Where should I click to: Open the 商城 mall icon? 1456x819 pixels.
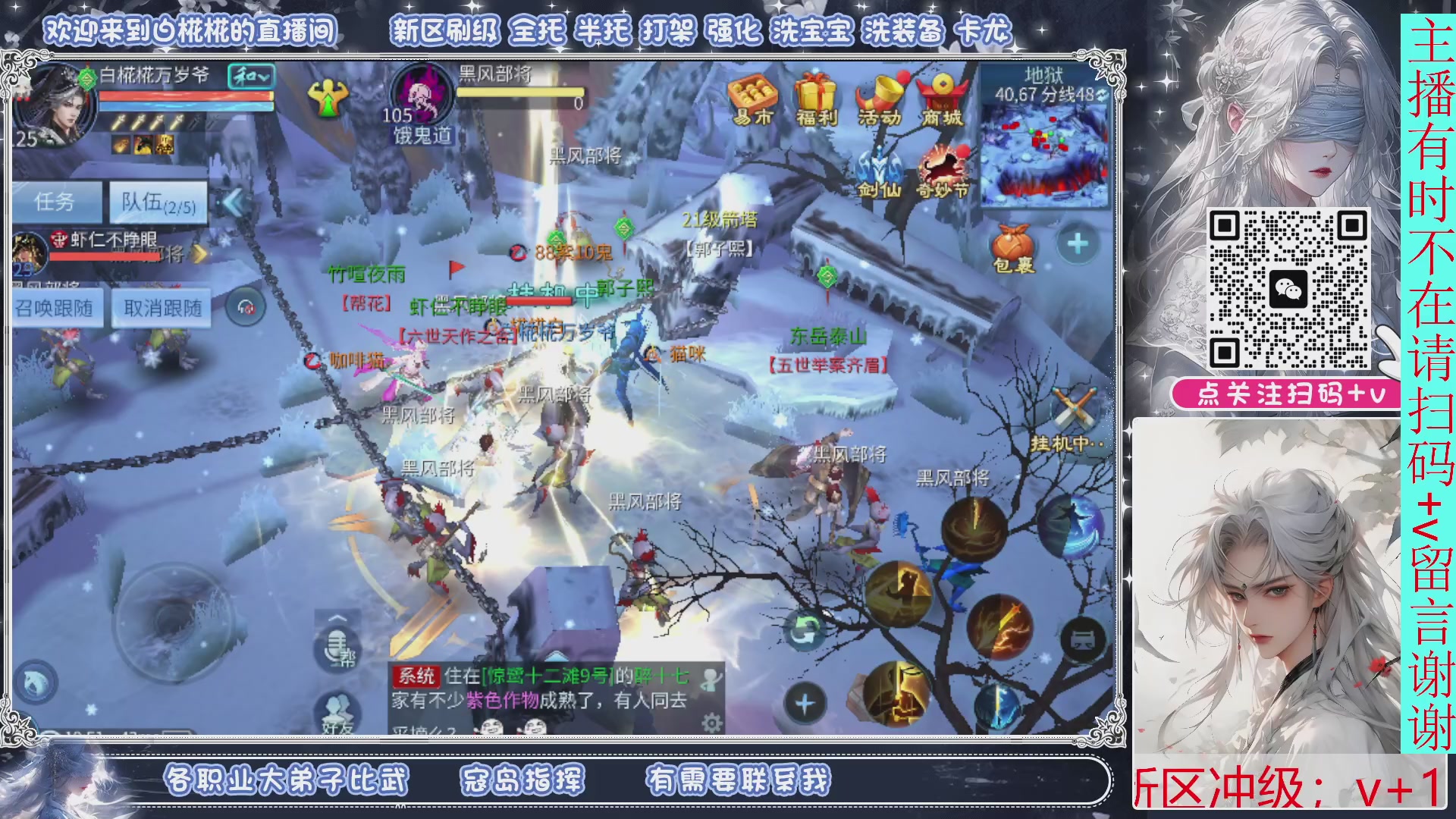pos(943,93)
